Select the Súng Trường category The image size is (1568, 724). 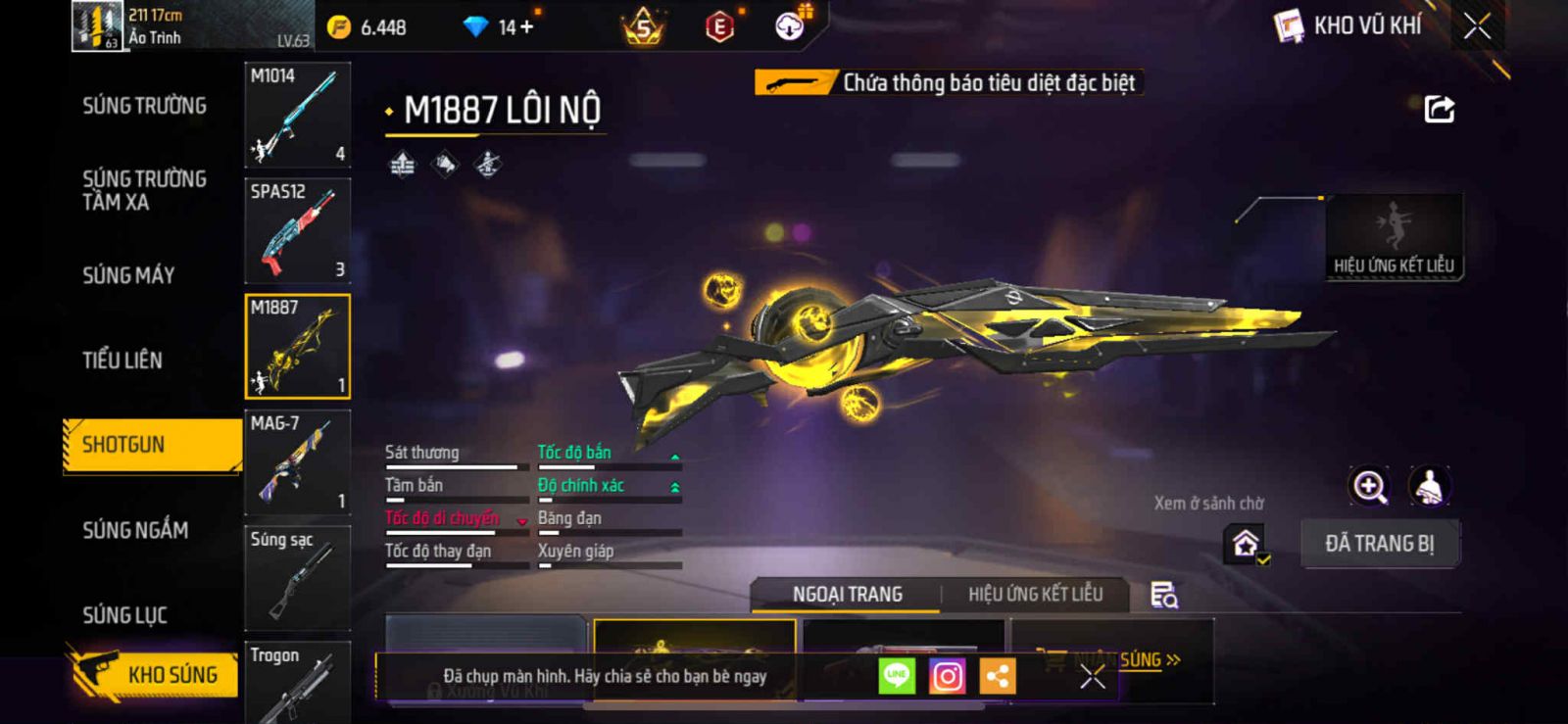(144, 106)
